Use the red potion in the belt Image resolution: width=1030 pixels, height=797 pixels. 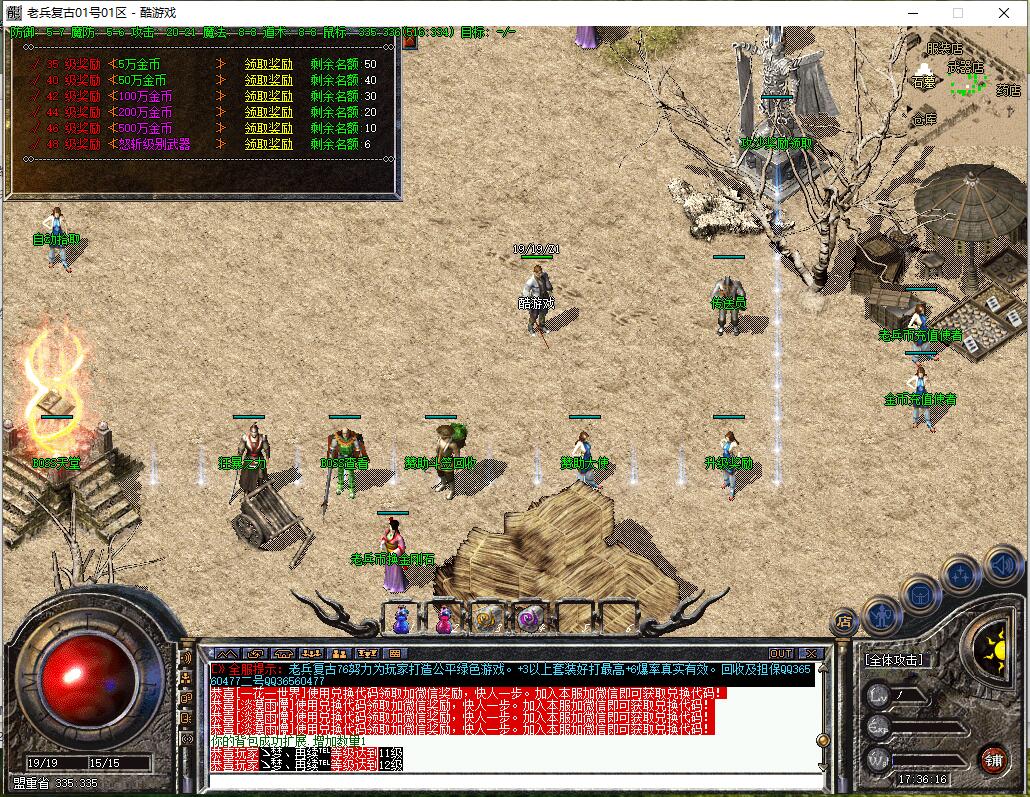click(443, 620)
